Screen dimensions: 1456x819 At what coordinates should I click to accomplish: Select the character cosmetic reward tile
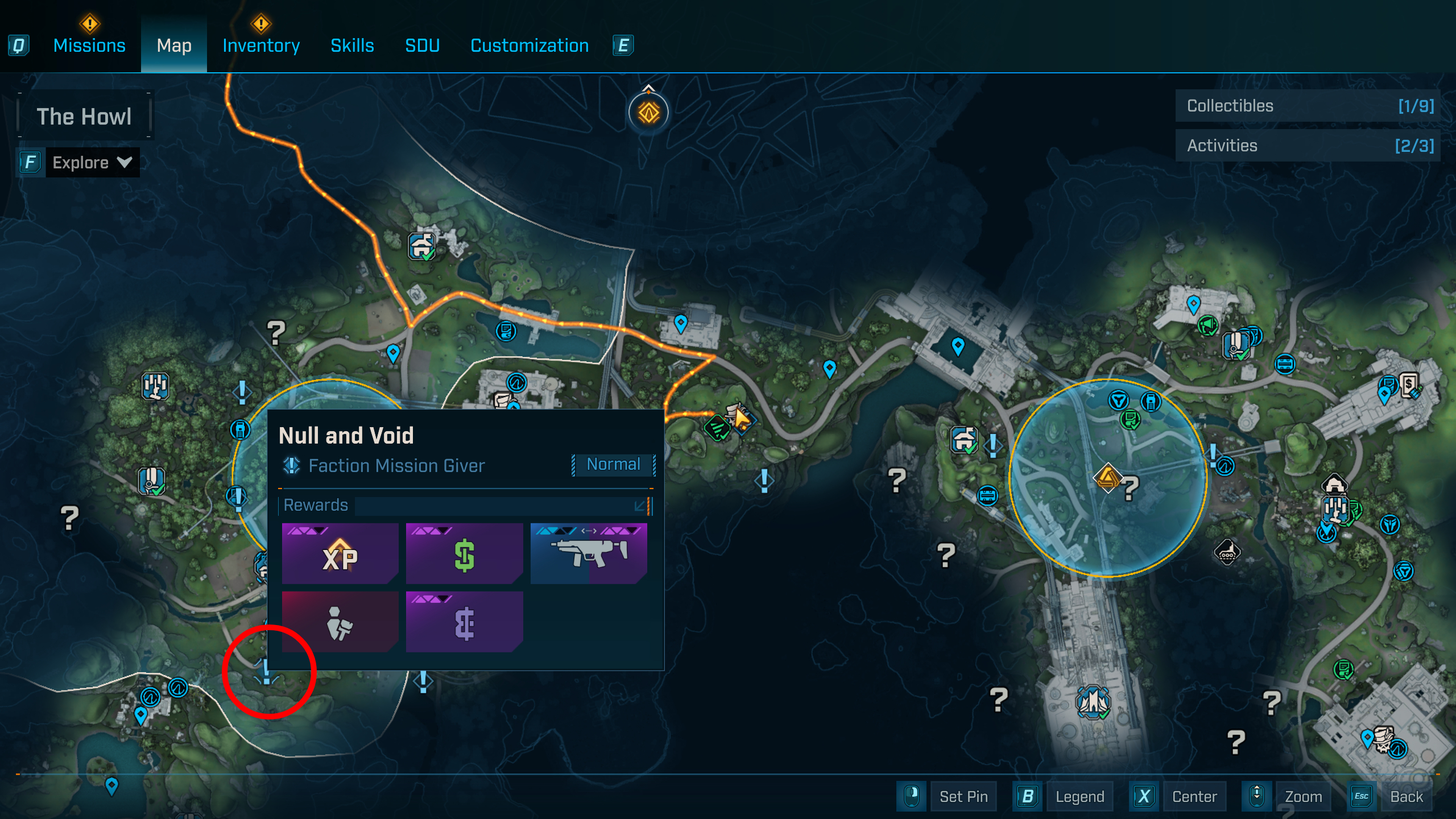pyautogui.click(x=340, y=622)
